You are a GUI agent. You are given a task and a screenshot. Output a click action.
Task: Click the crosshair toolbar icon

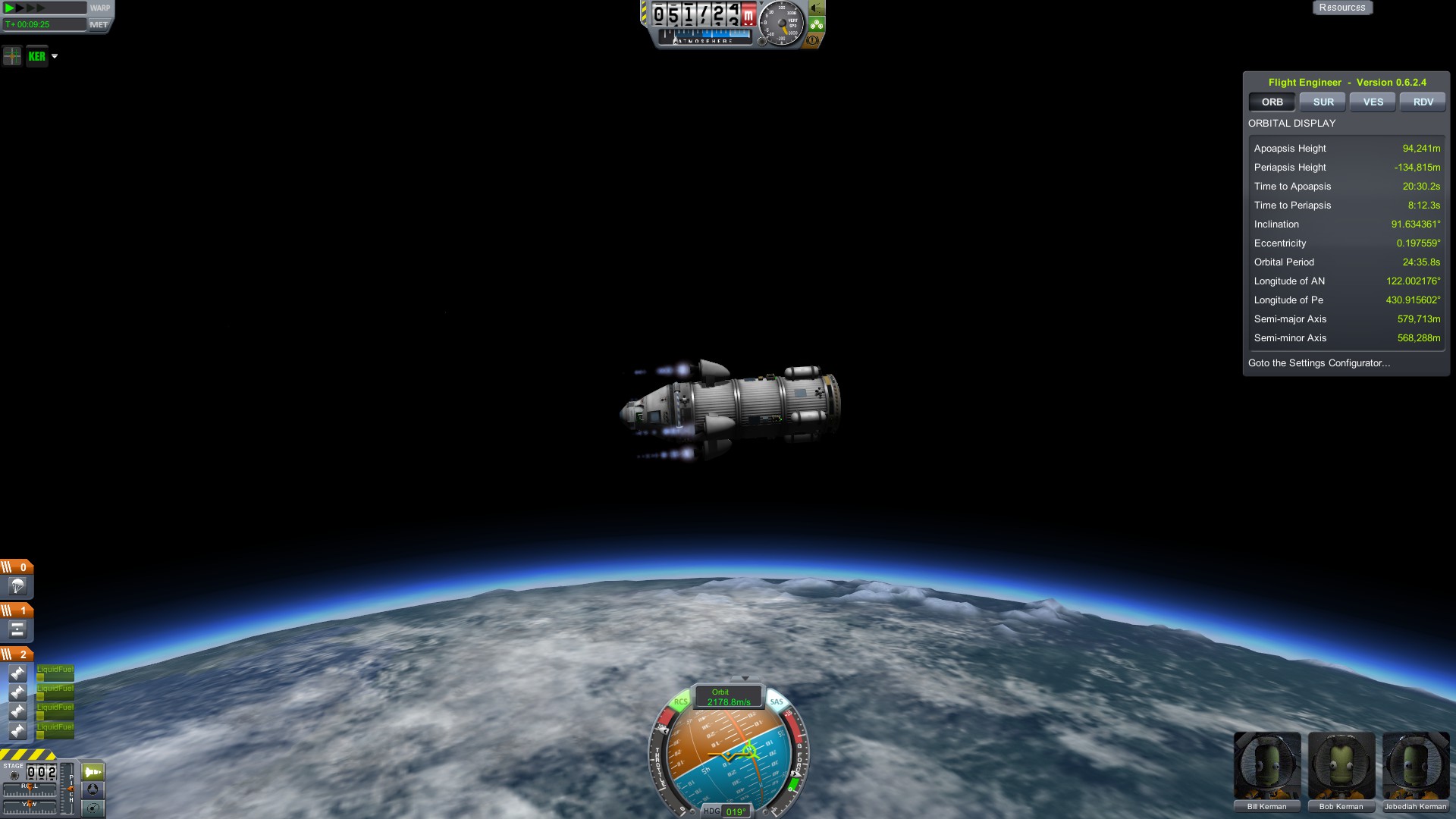(12, 56)
